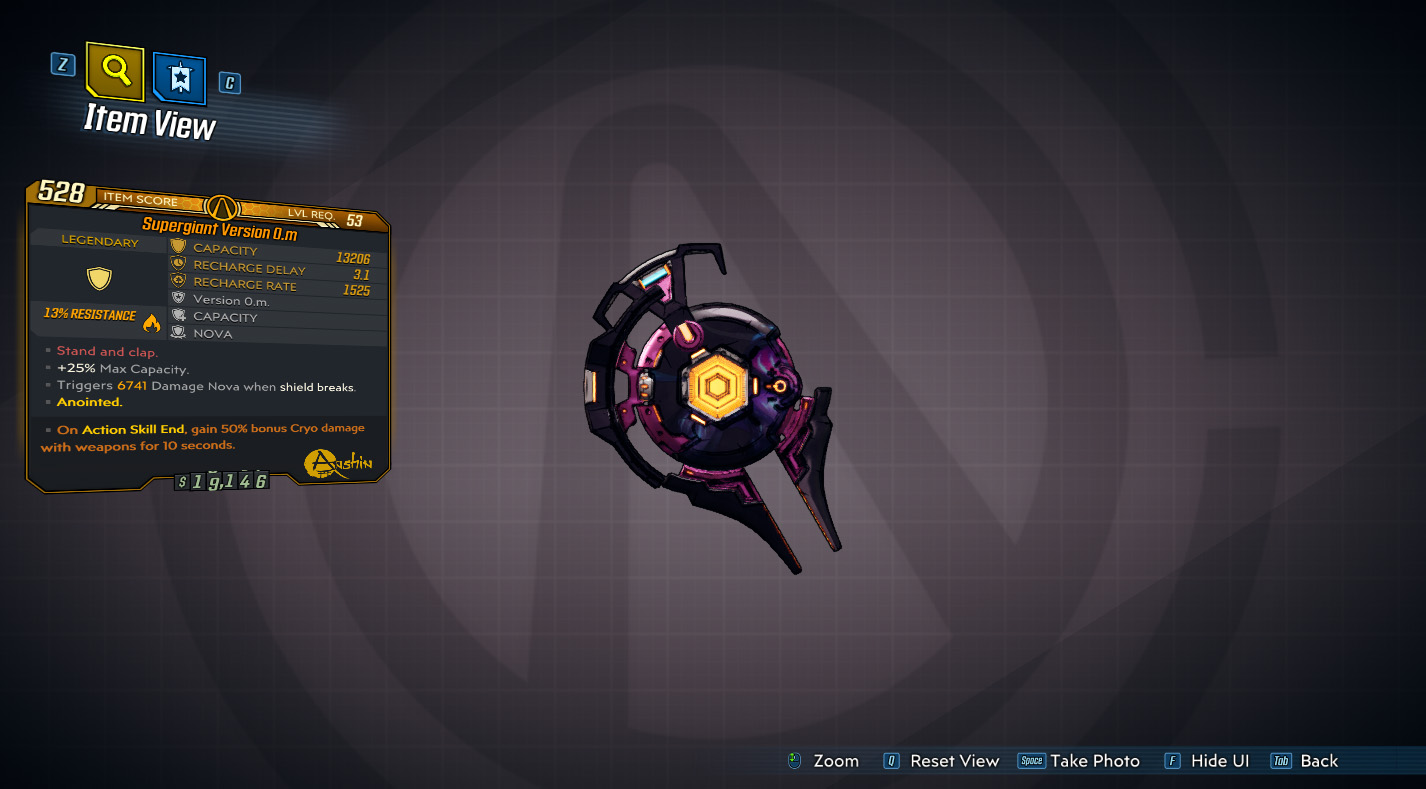Click the Recharge Delay clock icon
Image resolution: width=1426 pixels, height=789 pixels.
click(x=177, y=263)
